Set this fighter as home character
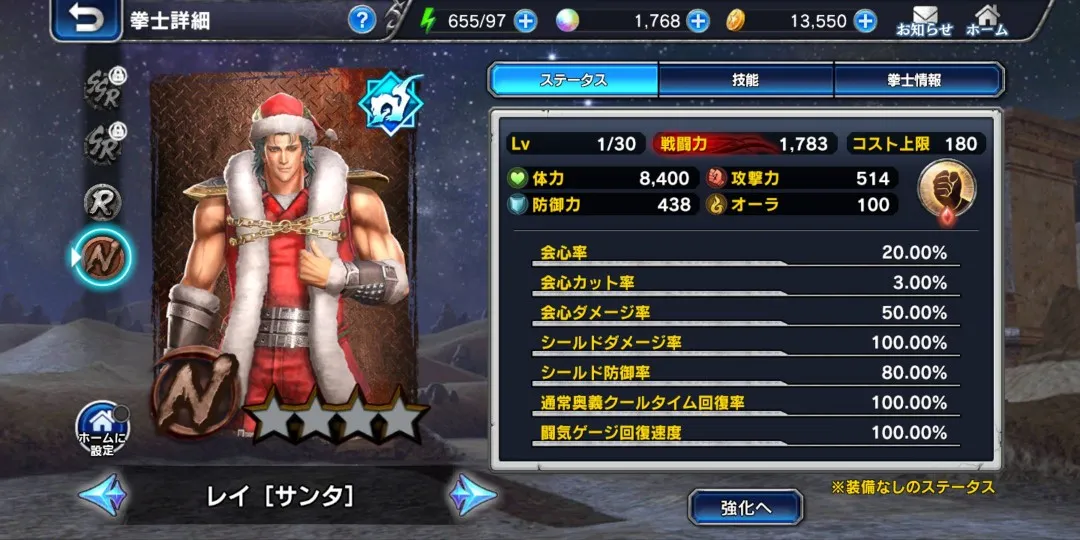This screenshot has height=540, width=1080. coord(103,428)
